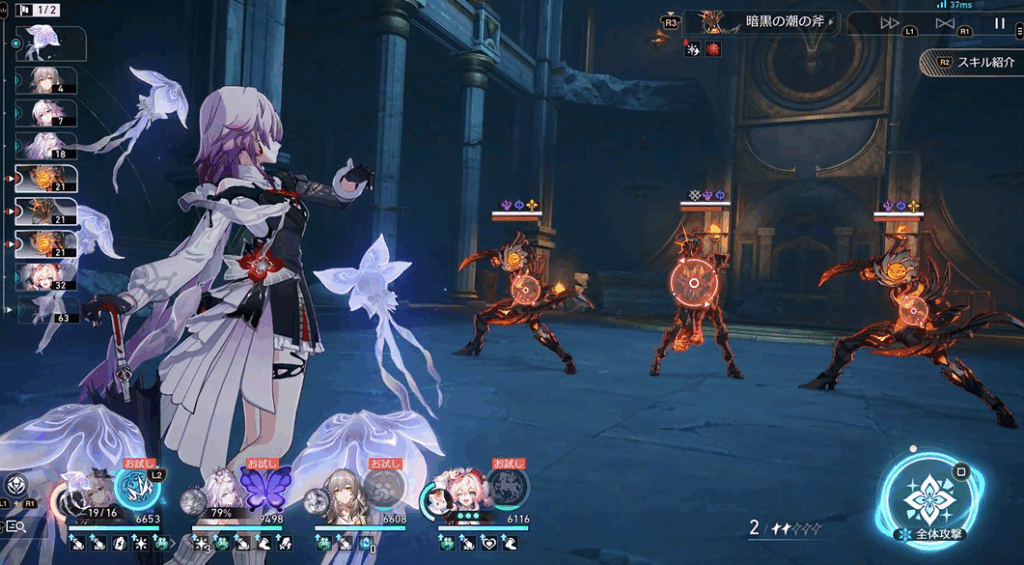Image resolution: width=1024 pixels, height=565 pixels.
Task: Select the blonde character portrait in party bar
Action: (x=340, y=493)
